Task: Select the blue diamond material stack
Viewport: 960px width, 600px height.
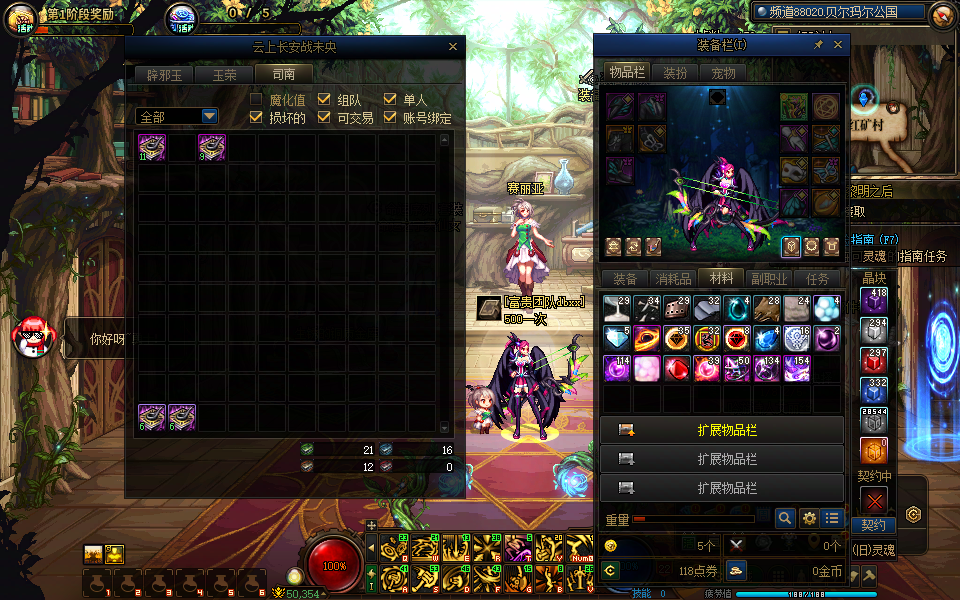Action: (618, 338)
